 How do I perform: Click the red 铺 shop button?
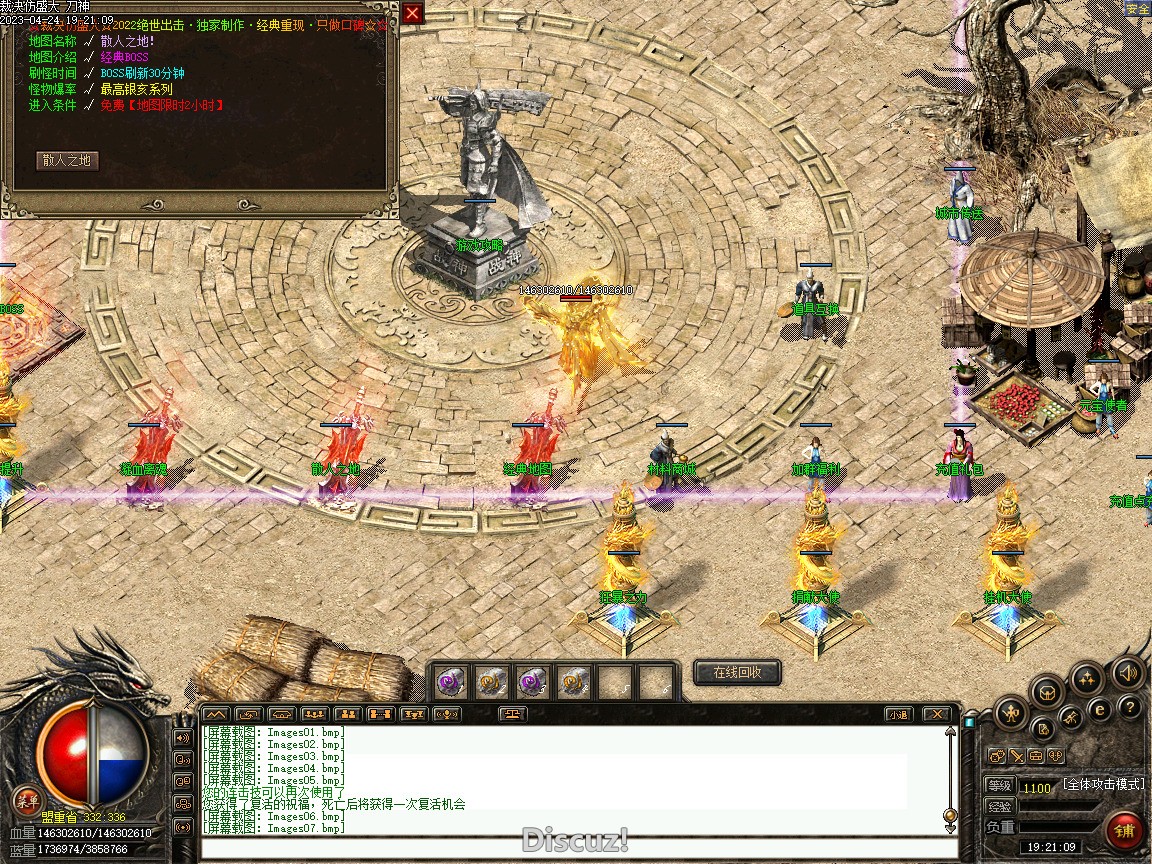(x=1124, y=831)
